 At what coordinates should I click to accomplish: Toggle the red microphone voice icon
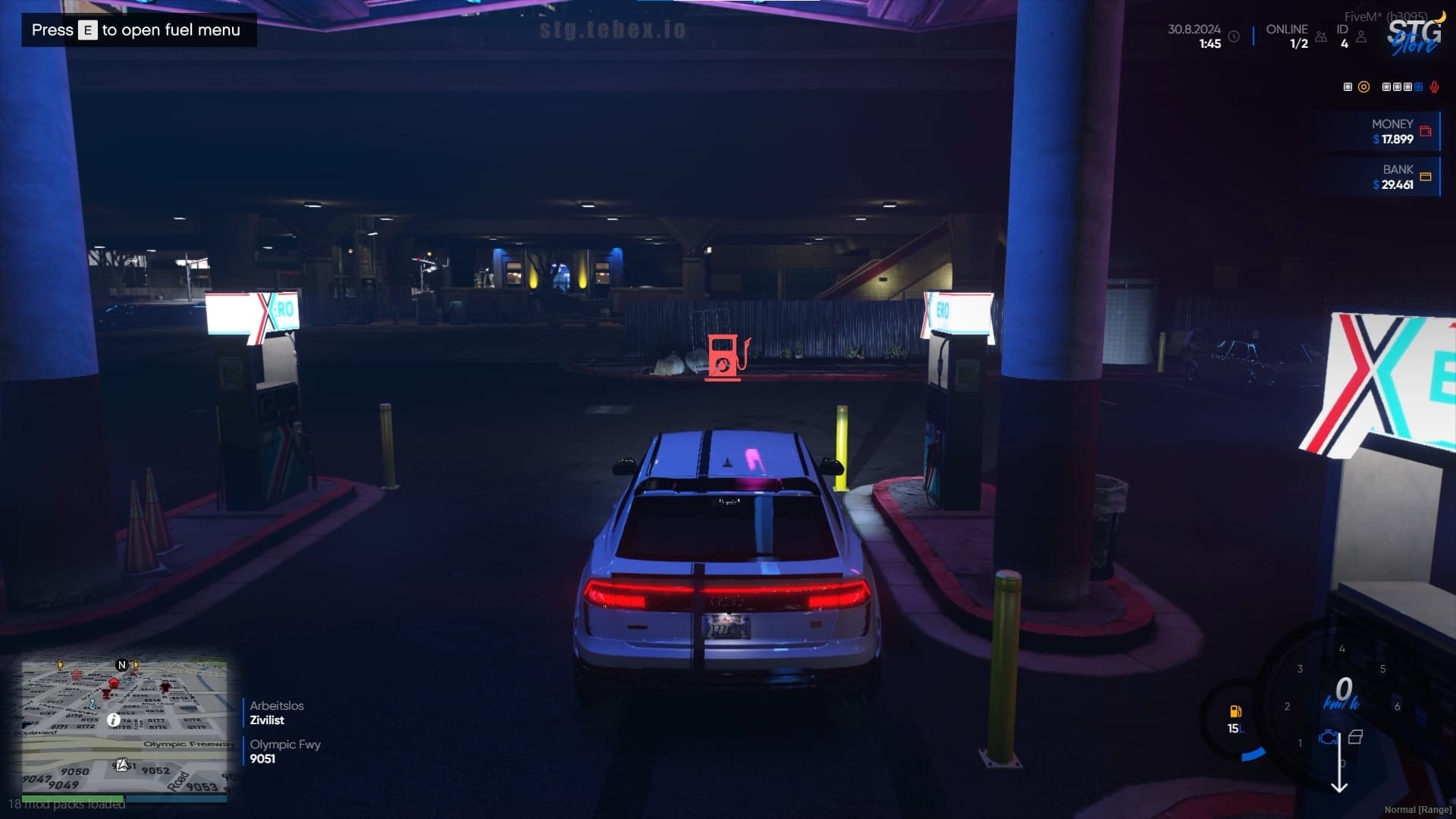point(1434,87)
